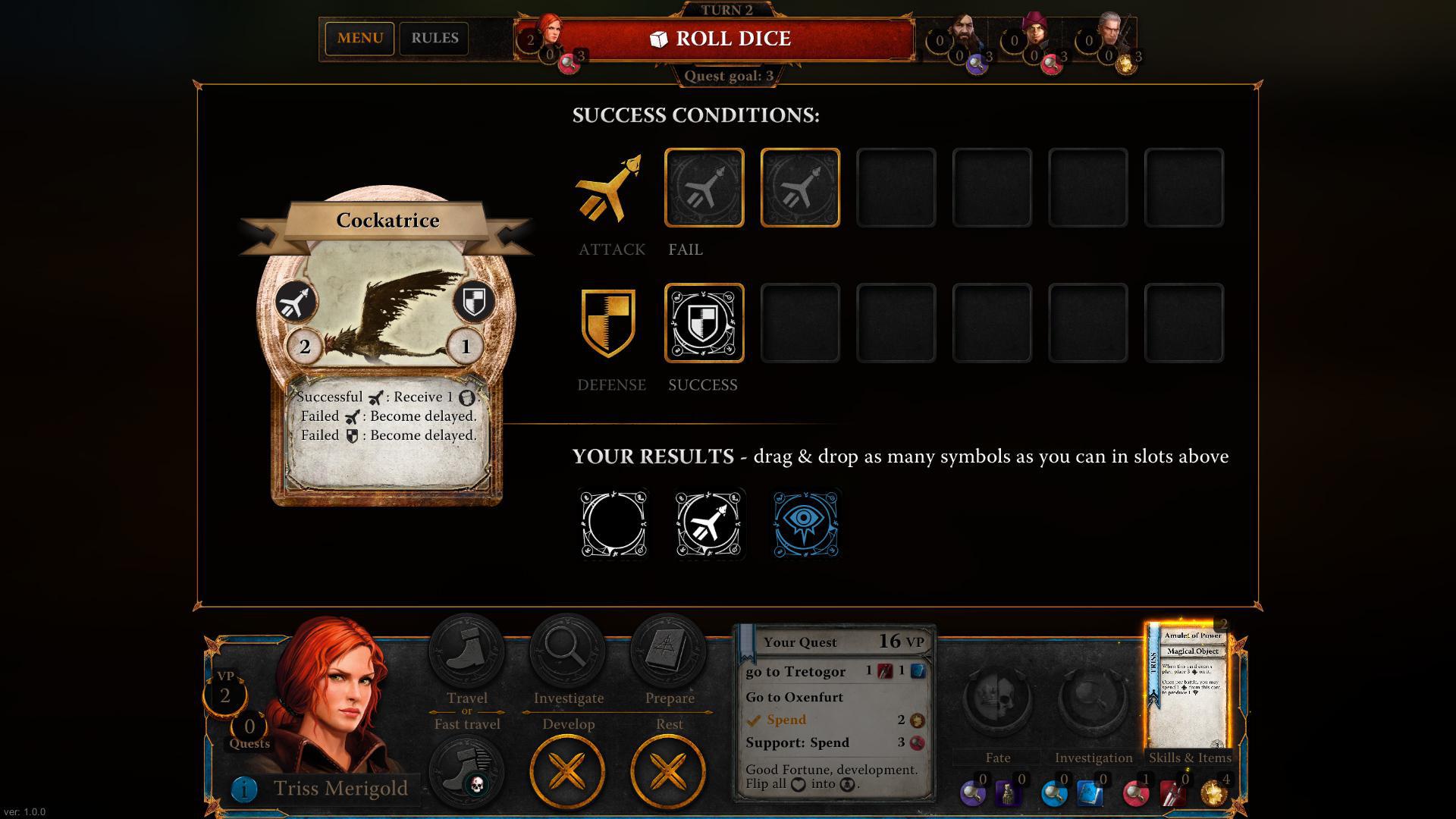Image resolution: width=1456 pixels, height=819 pixels.
Task: Select the attack symbol die result
Action: [708, 523]
